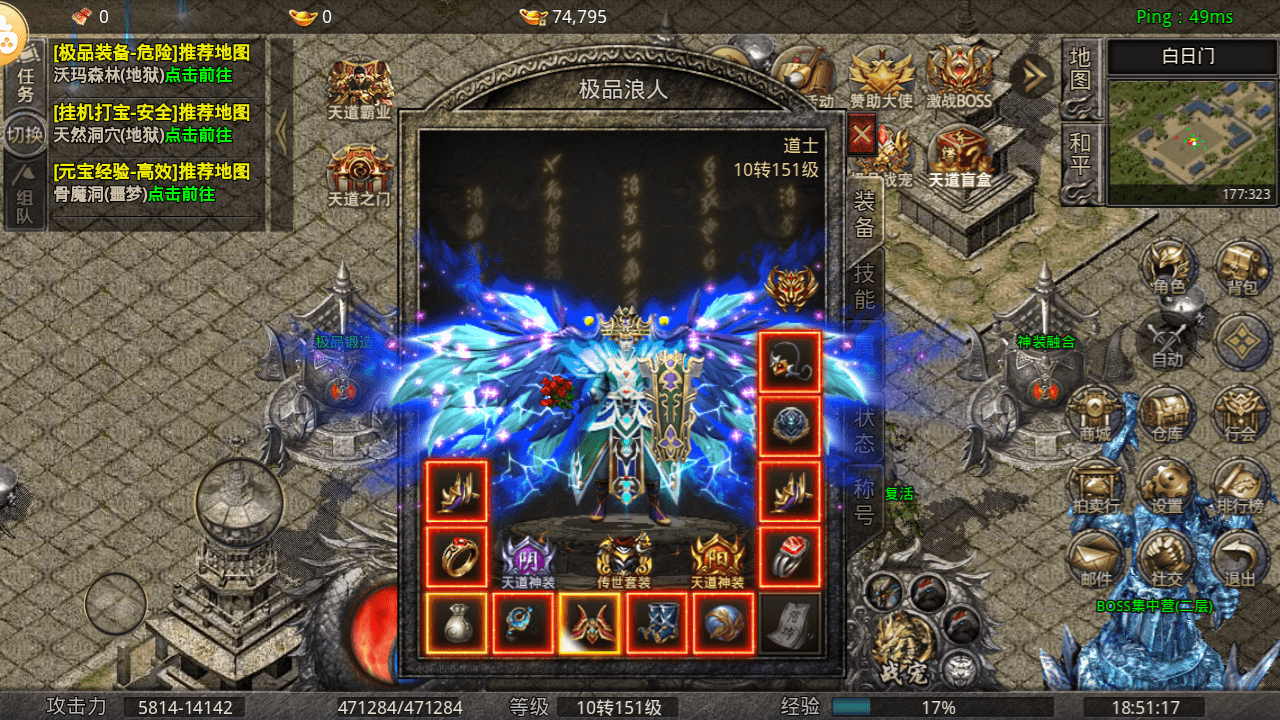Switch to the 技能 skills tab
1280x720 pixels.
click(864, 287)
